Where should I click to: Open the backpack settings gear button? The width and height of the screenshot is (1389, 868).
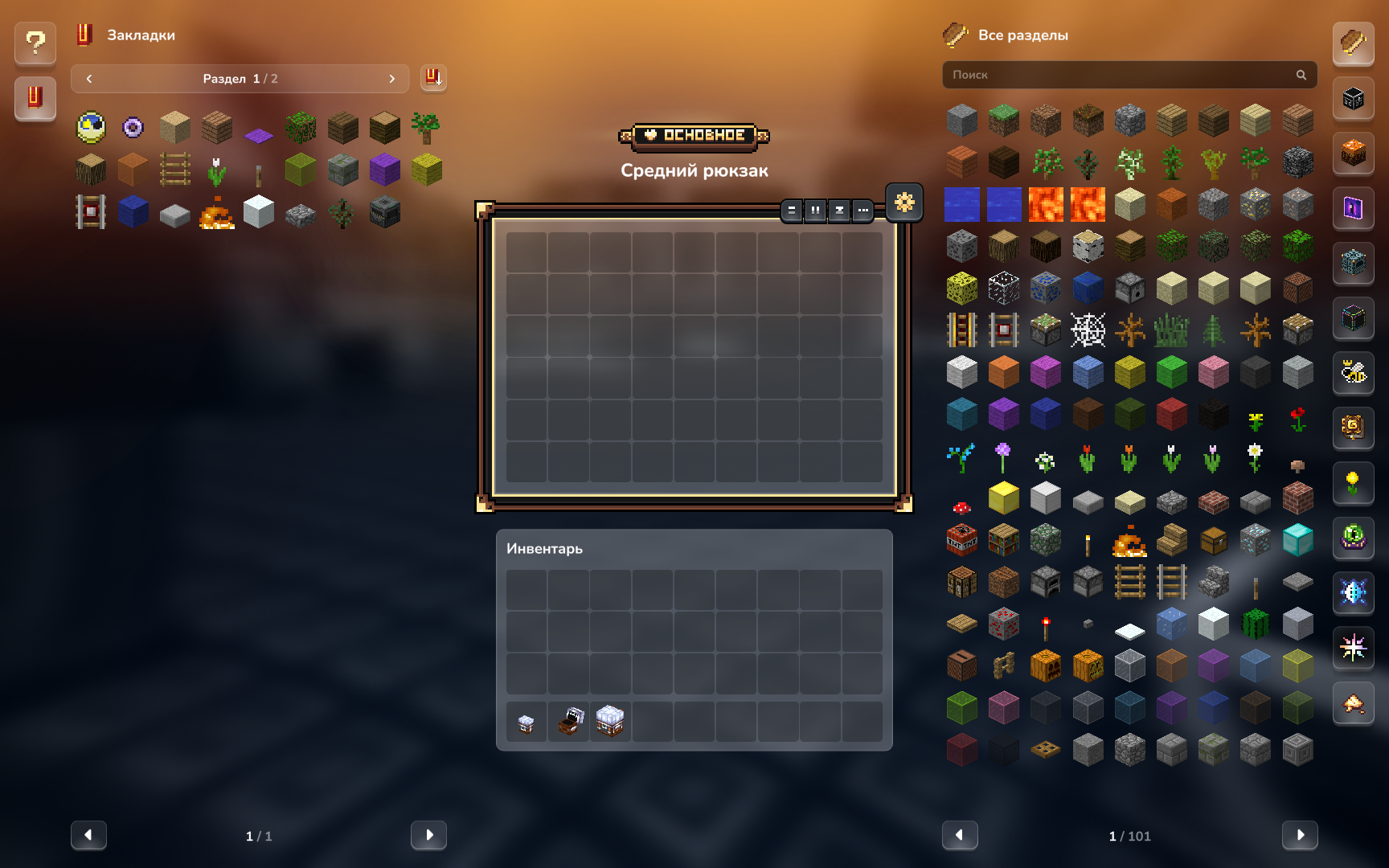904,202
